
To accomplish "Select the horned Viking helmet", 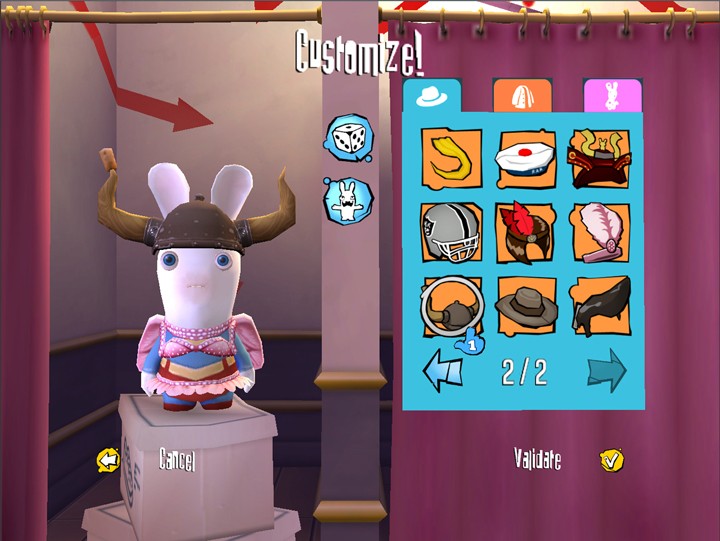I will (x=451, y=307).
